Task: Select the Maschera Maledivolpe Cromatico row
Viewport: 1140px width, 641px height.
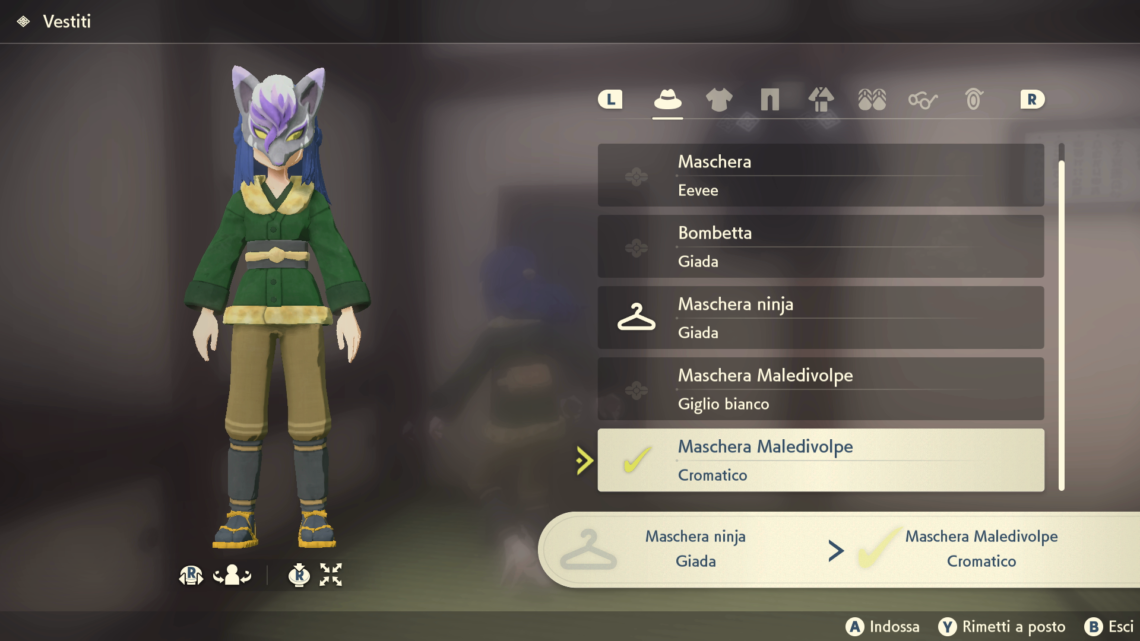Action: pyautogui.click(x=820, y=460)
